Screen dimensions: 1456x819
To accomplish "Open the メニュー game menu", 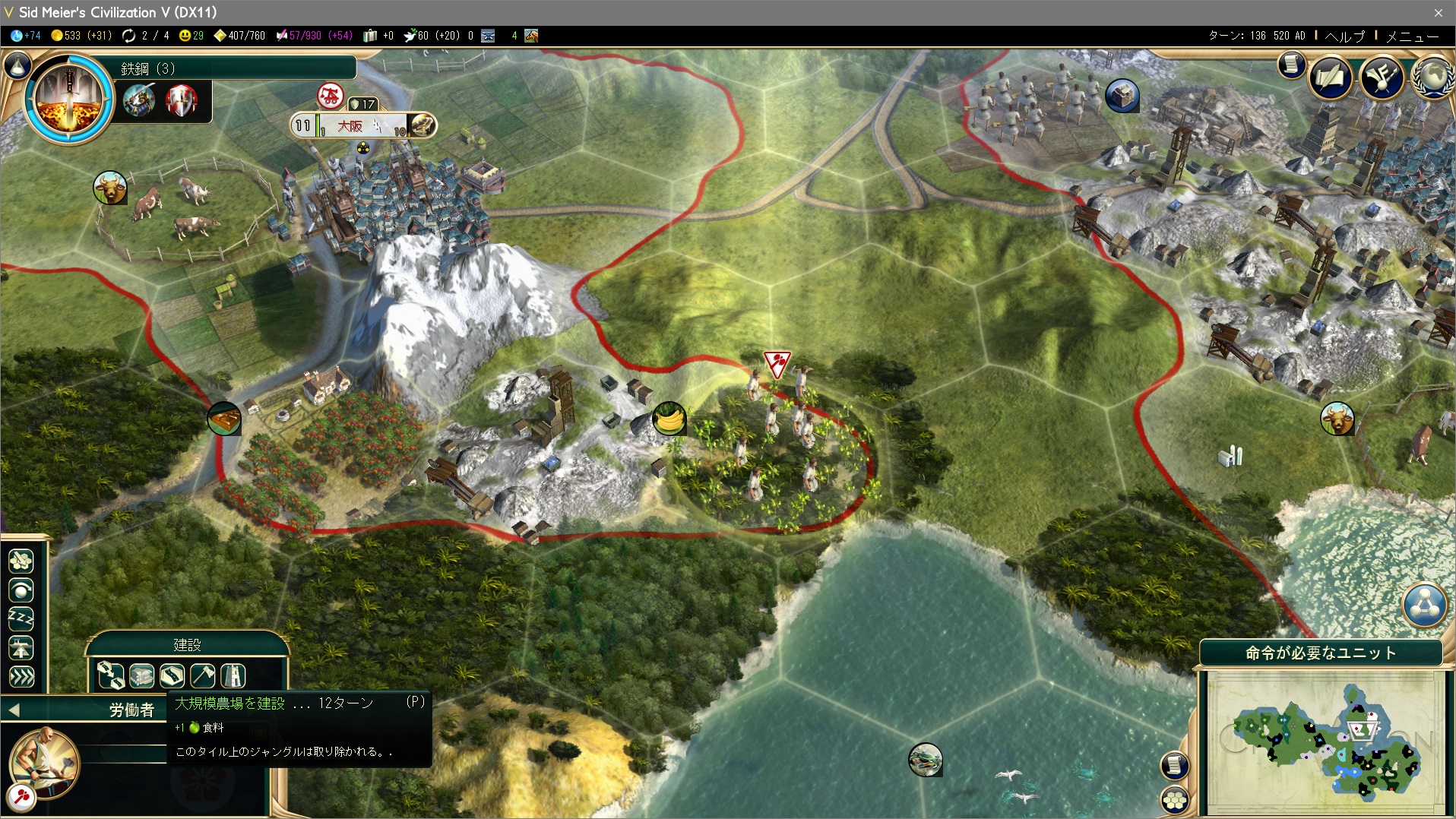I will pyautogui.click(x=1412, y=36).
